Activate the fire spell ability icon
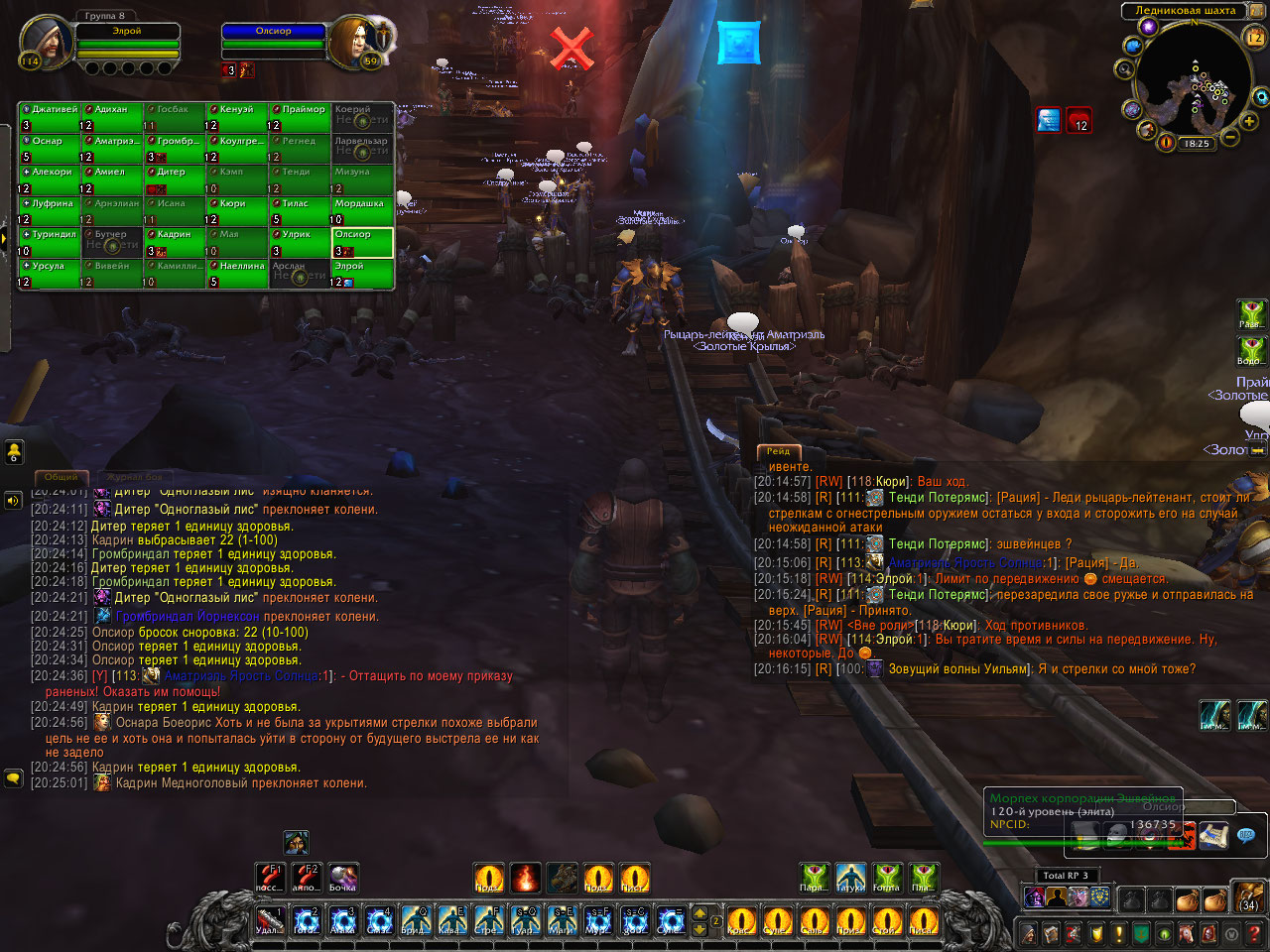This screenshot has height=952, width=1270. (525, 878)
